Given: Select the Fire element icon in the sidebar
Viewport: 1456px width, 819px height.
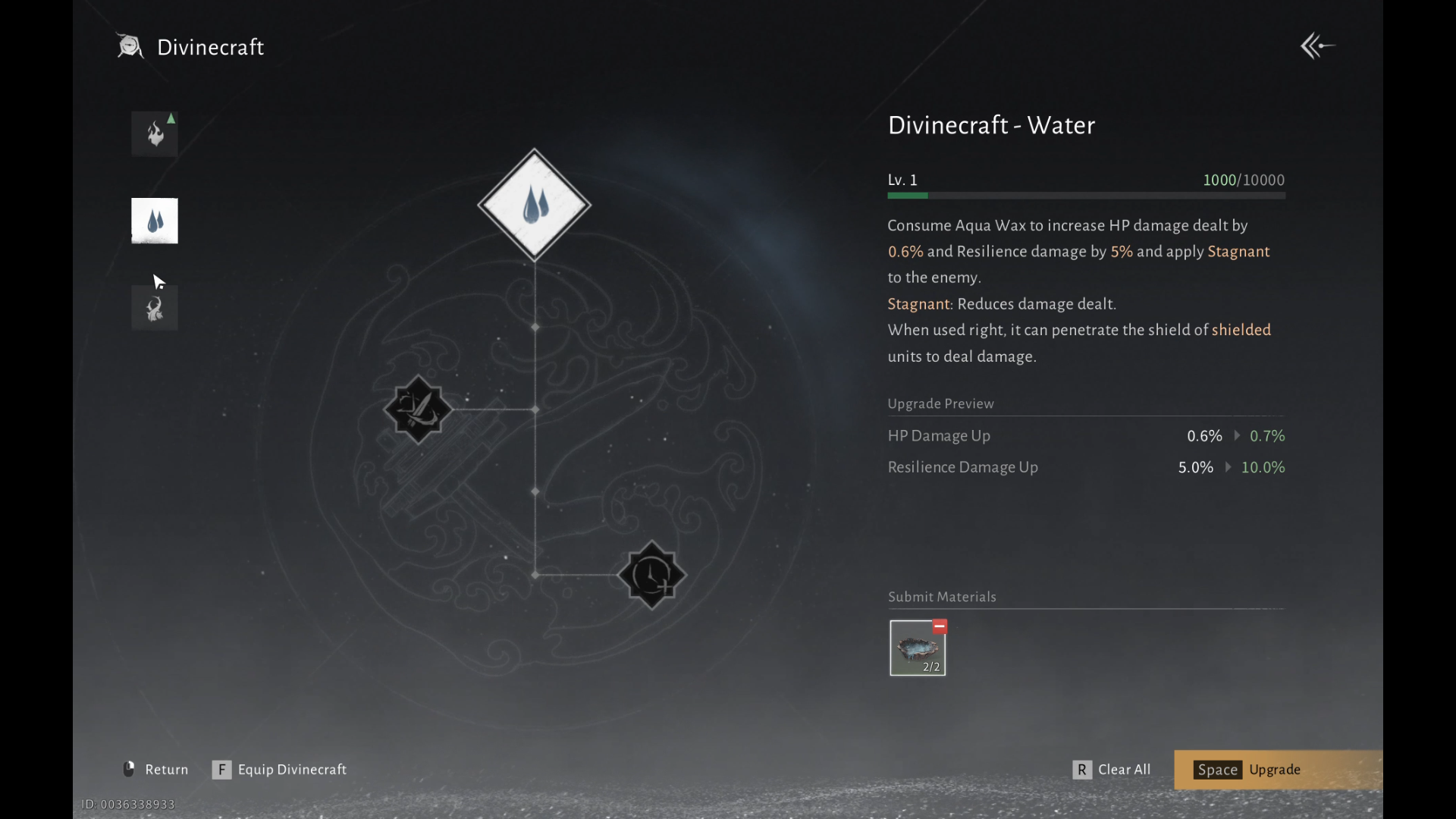Looking at the screenshot, I should pyautogui.click(x=154, y=133).
